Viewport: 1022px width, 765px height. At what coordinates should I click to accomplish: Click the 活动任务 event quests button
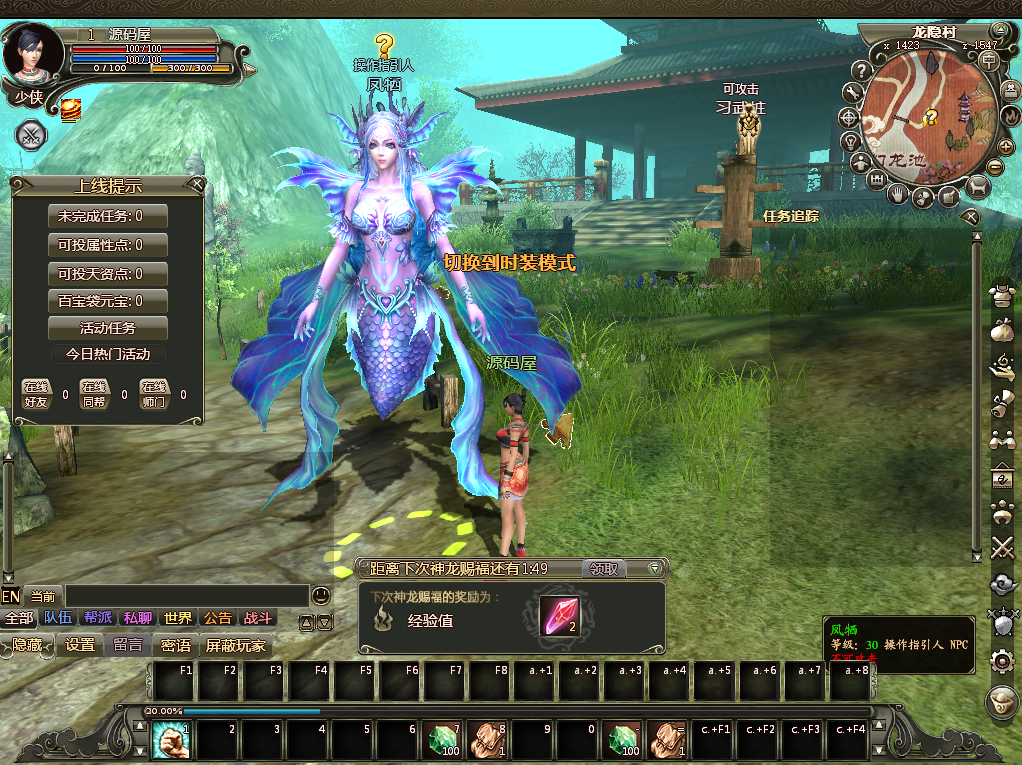108,328
